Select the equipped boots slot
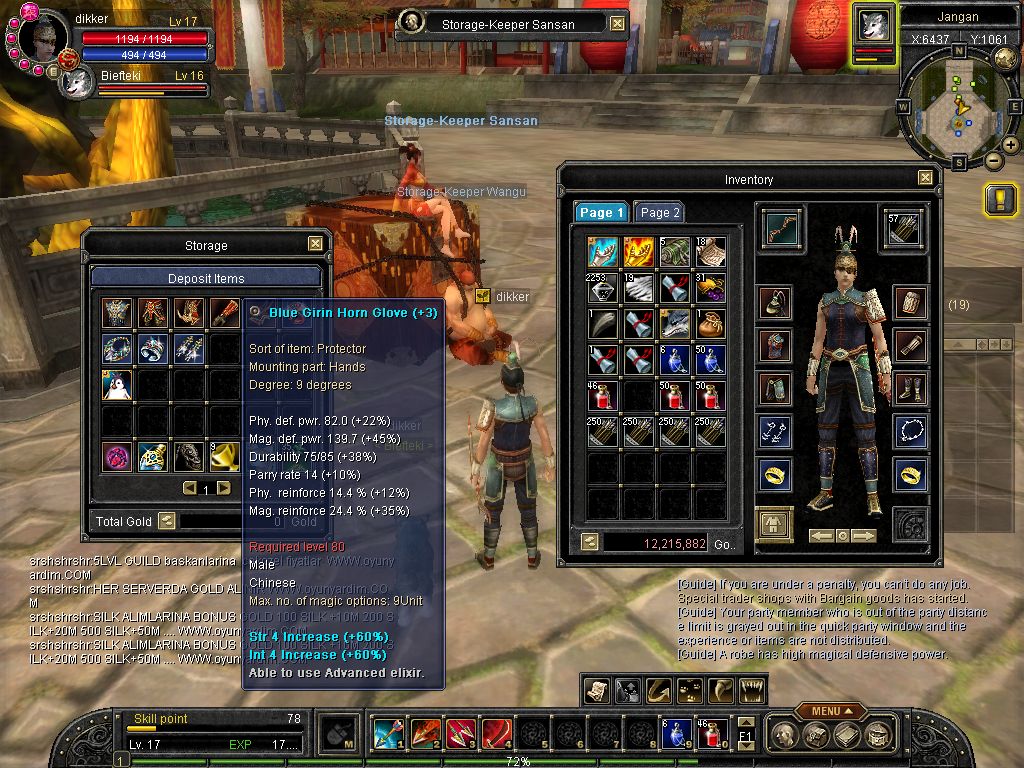1024x768 pixels. coord(910,388)
